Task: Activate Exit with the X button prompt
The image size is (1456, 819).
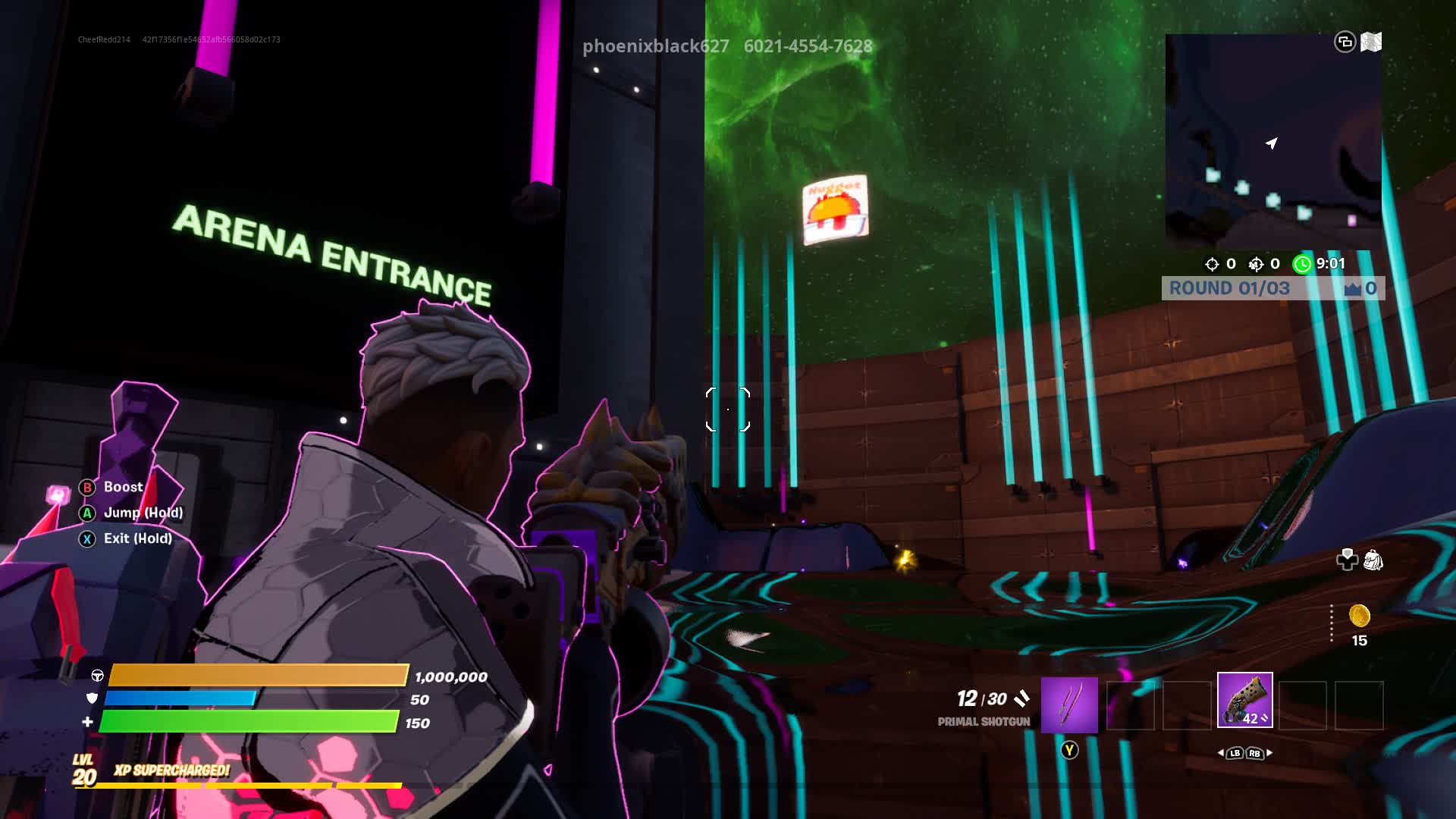Action: 86,539
